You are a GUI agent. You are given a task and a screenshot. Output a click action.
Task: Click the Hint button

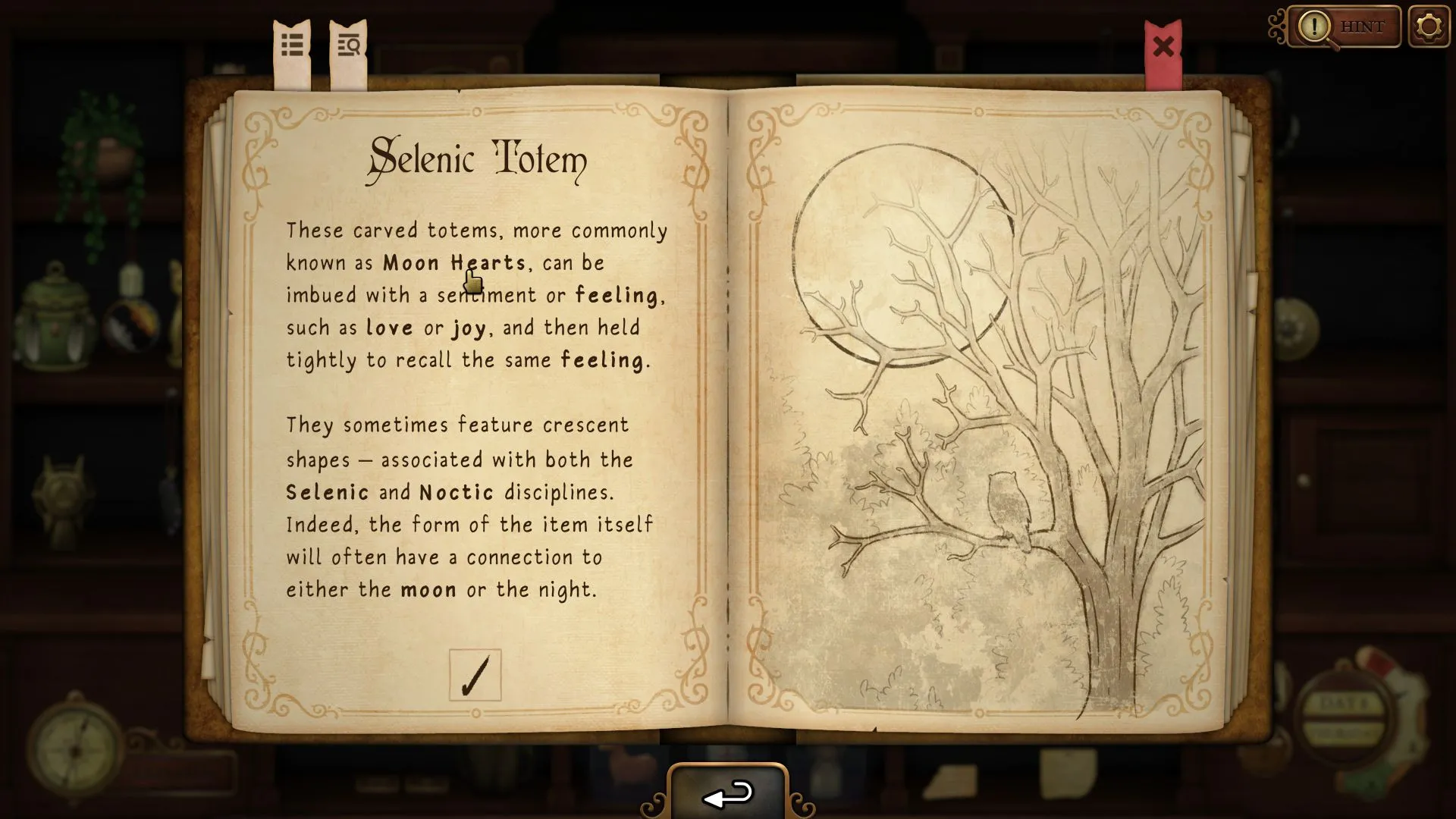coord(1345,27)
